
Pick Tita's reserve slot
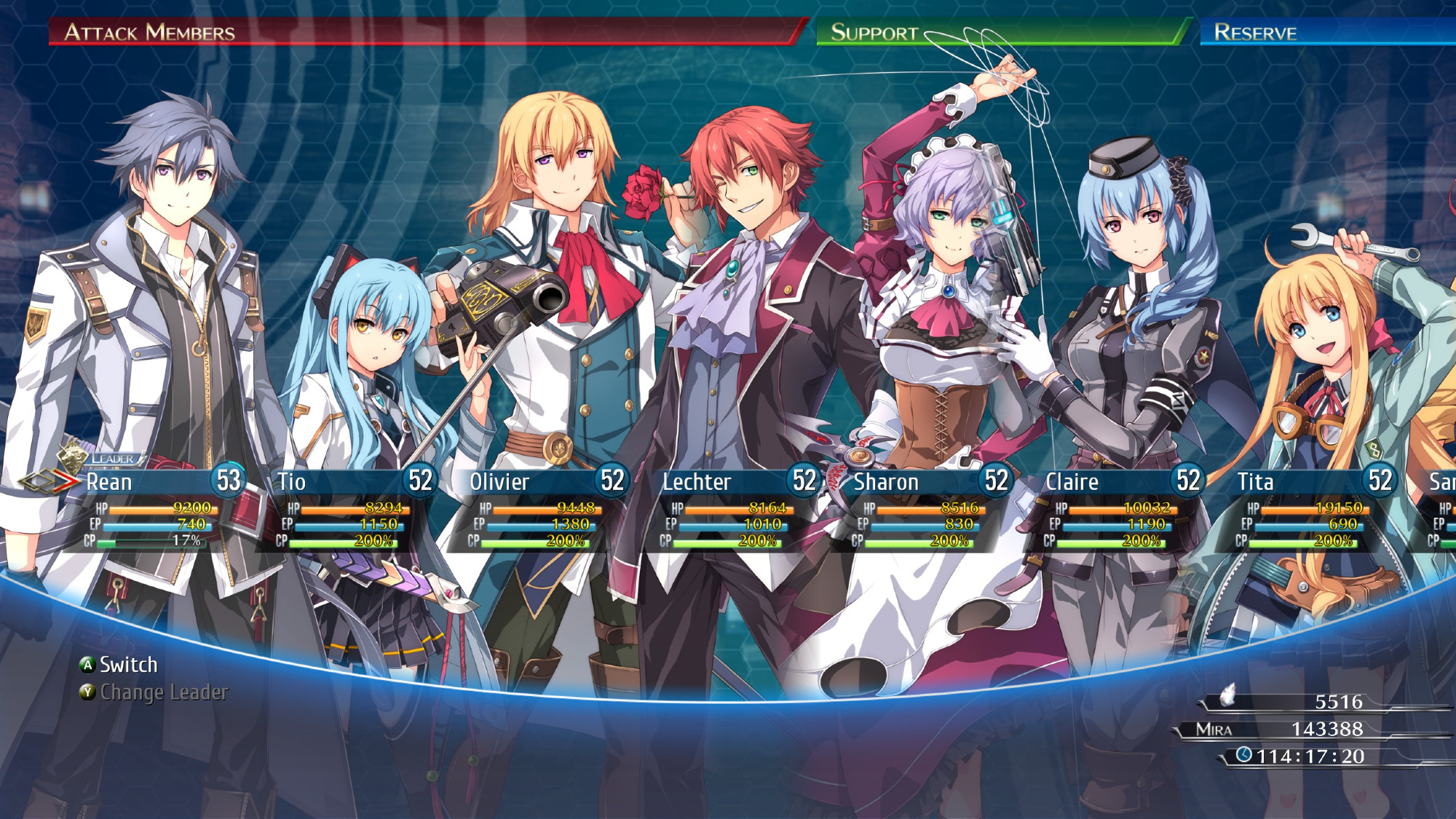pos(1308,510)
